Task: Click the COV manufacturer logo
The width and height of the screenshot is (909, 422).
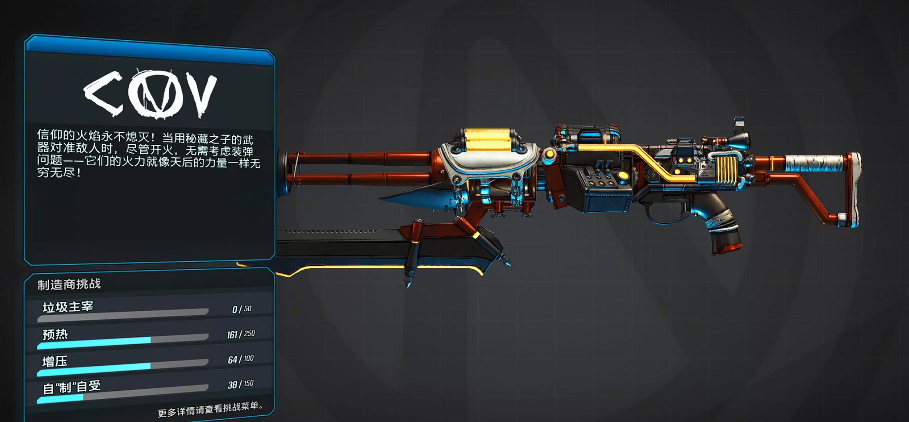Action: pyautogui.click(x=150, y=94)
